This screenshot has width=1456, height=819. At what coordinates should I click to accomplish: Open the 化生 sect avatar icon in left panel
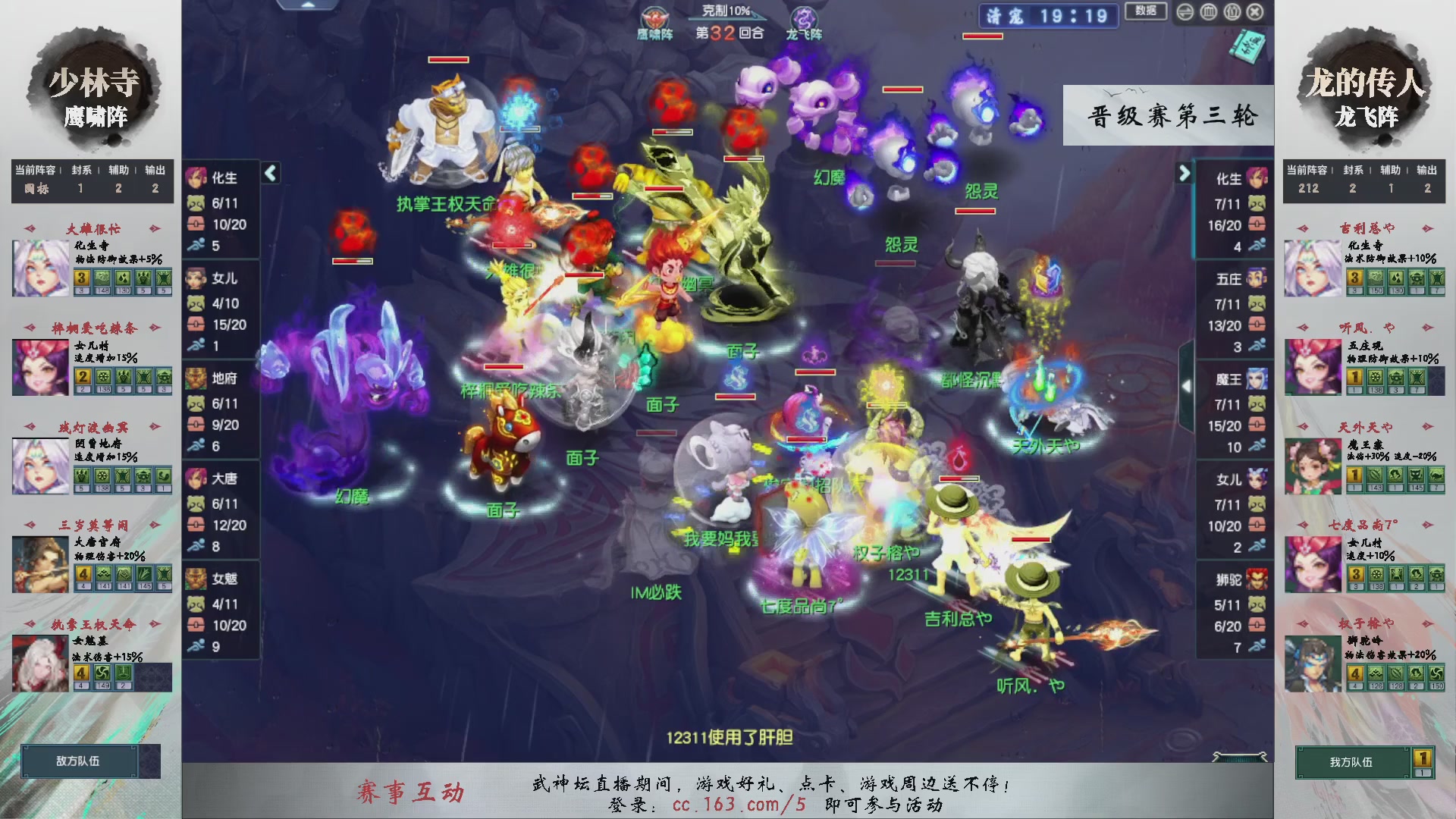196,178
